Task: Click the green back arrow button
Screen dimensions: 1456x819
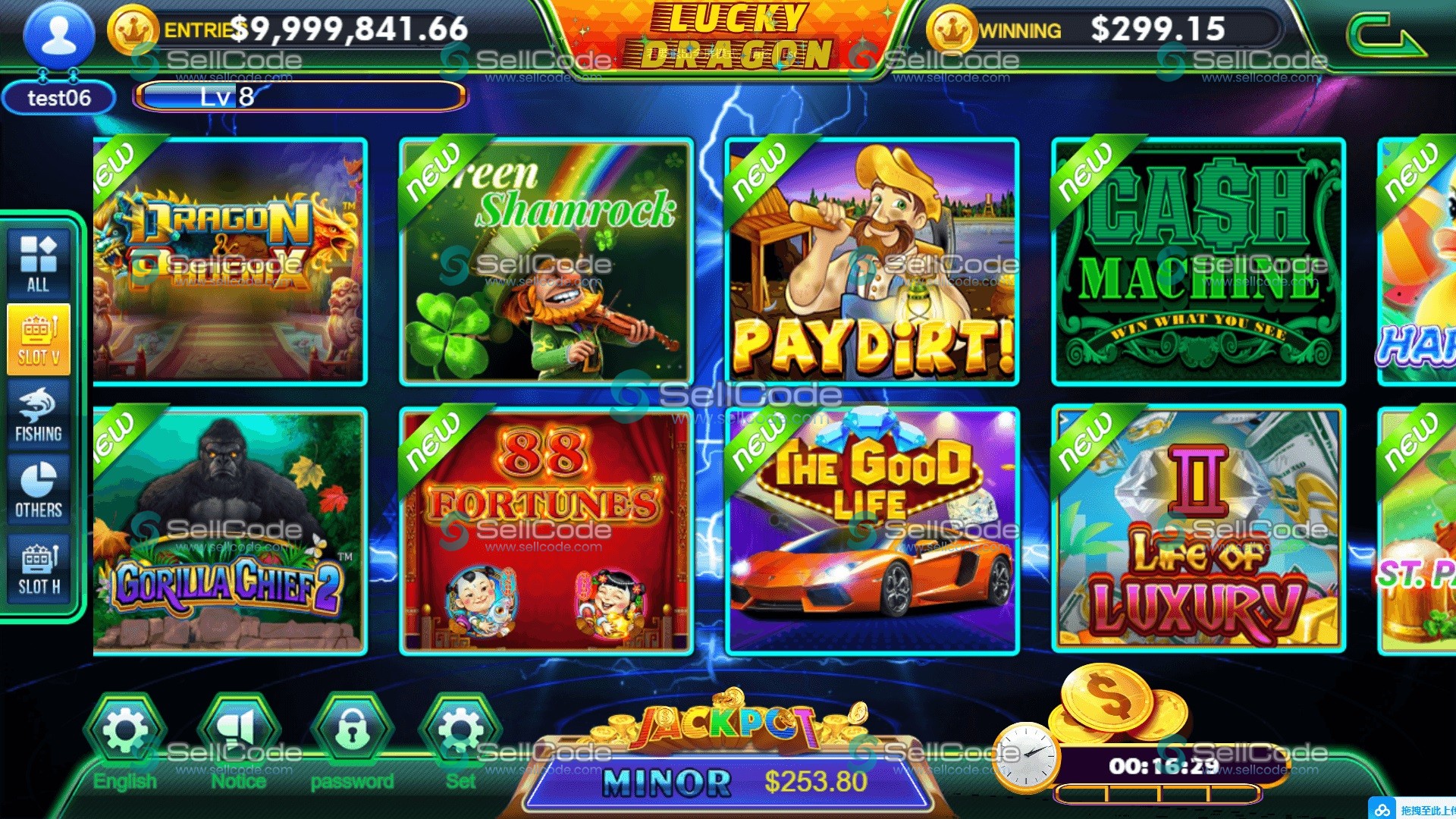Action: pyautogui.click(x=1385, y=36)
